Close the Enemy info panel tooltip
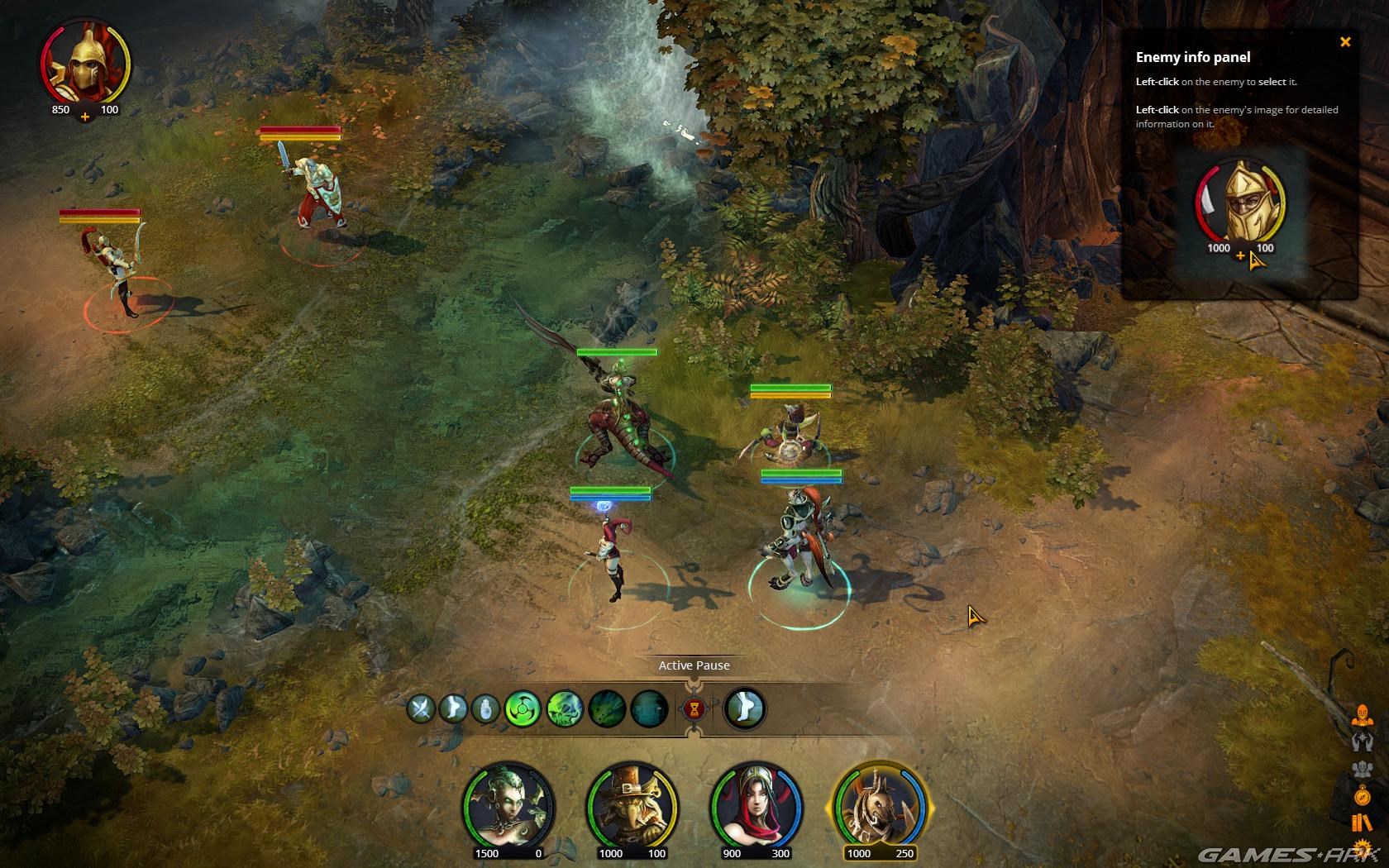The image size is (1389, 868). 1344,42
